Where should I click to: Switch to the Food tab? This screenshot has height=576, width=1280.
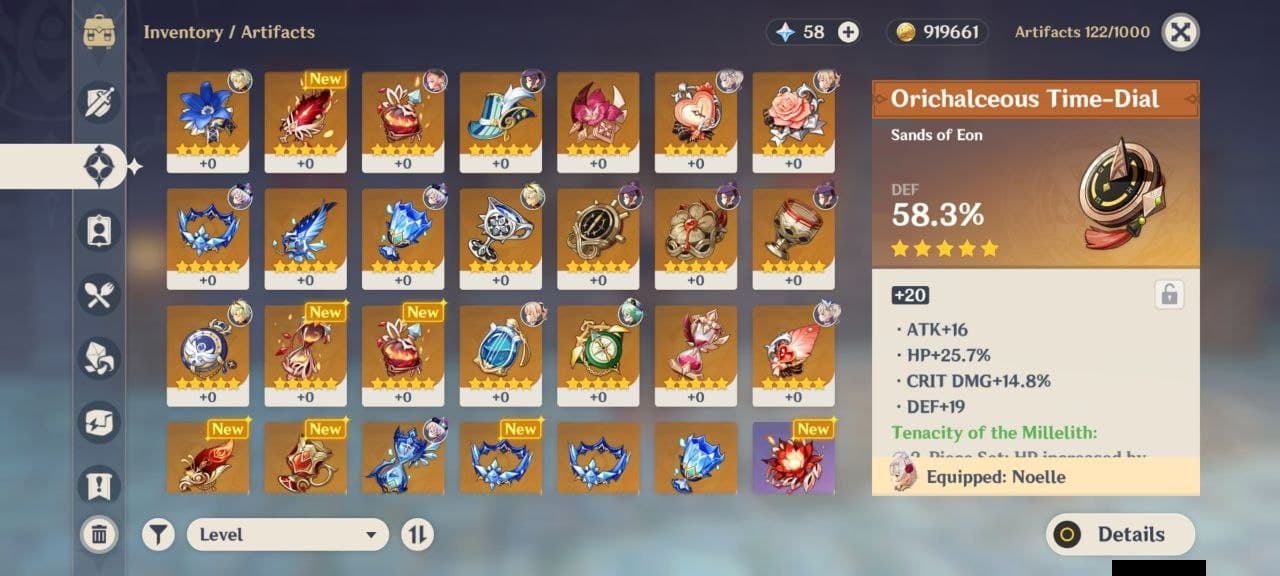point(99,295)
